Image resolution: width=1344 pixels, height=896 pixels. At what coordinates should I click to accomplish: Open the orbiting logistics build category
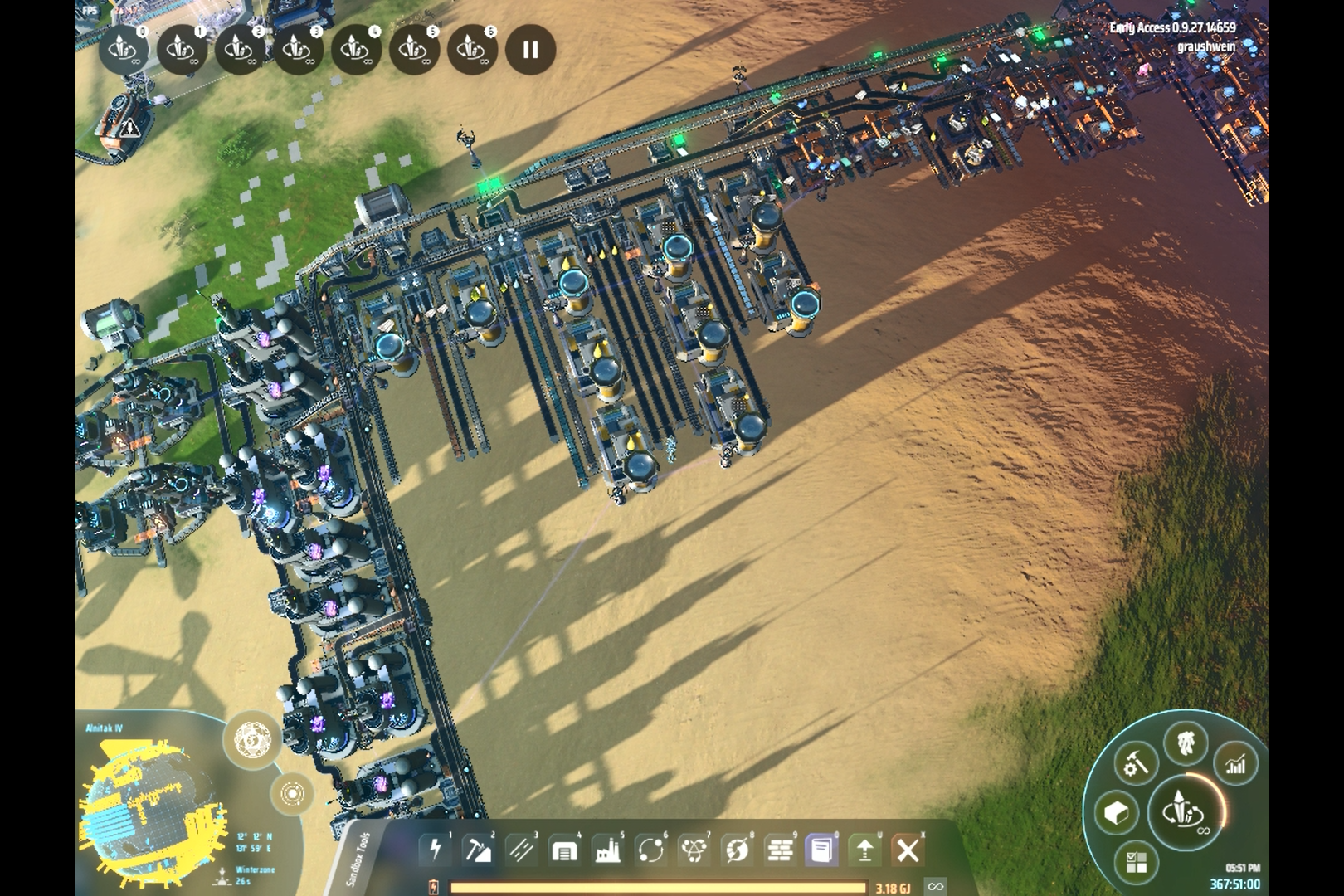pos(650,850)
